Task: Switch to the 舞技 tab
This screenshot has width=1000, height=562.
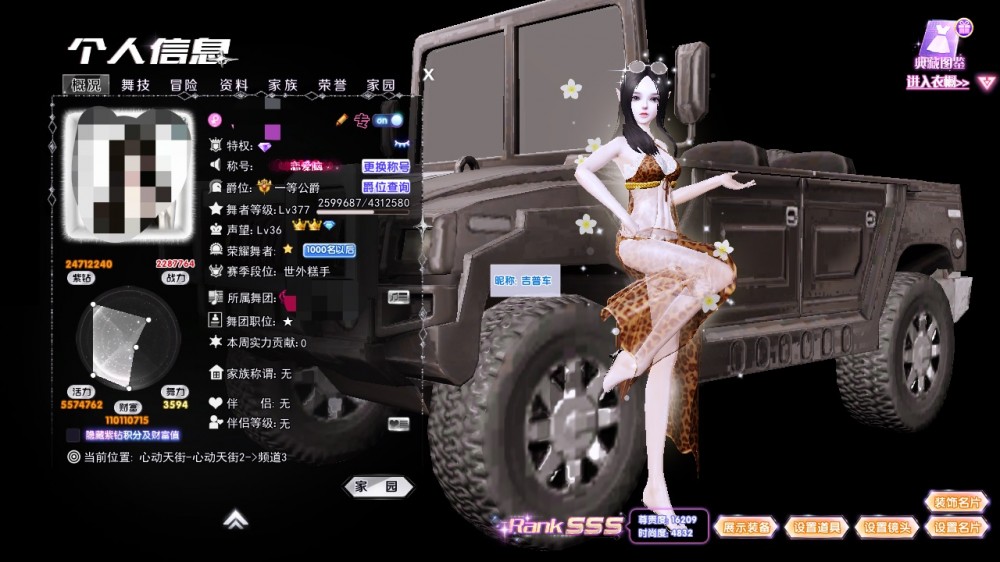Action: [135, 85]
